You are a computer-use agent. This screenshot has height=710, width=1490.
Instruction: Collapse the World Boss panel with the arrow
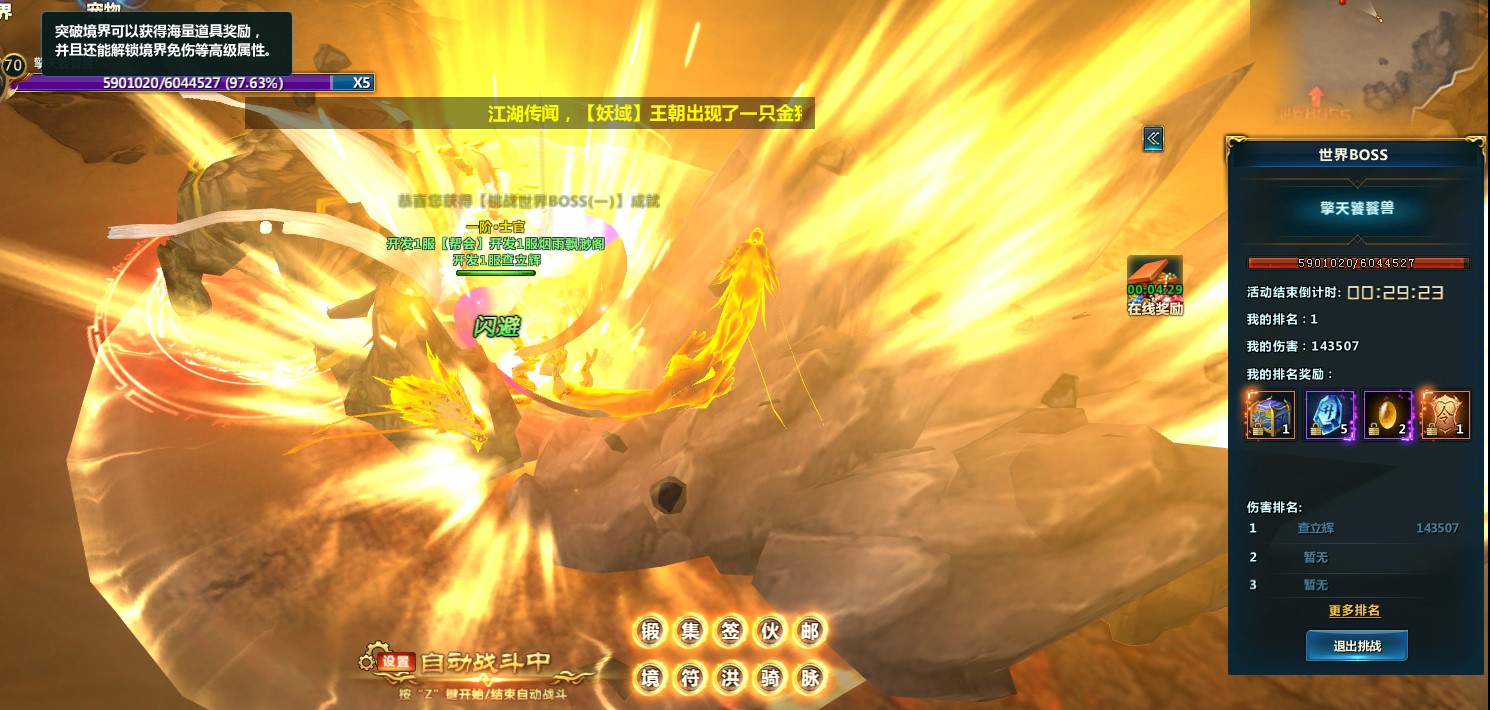1153,139
